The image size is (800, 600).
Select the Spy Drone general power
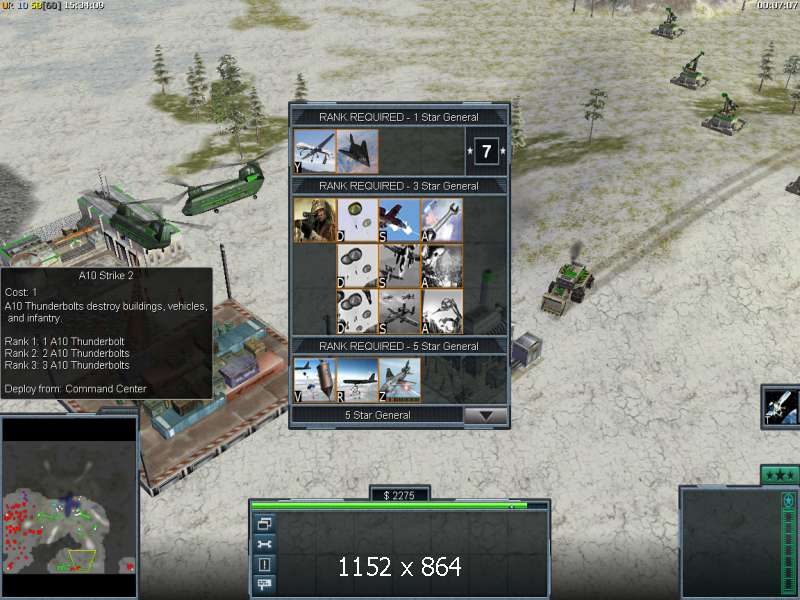click(x=315, y=151)
